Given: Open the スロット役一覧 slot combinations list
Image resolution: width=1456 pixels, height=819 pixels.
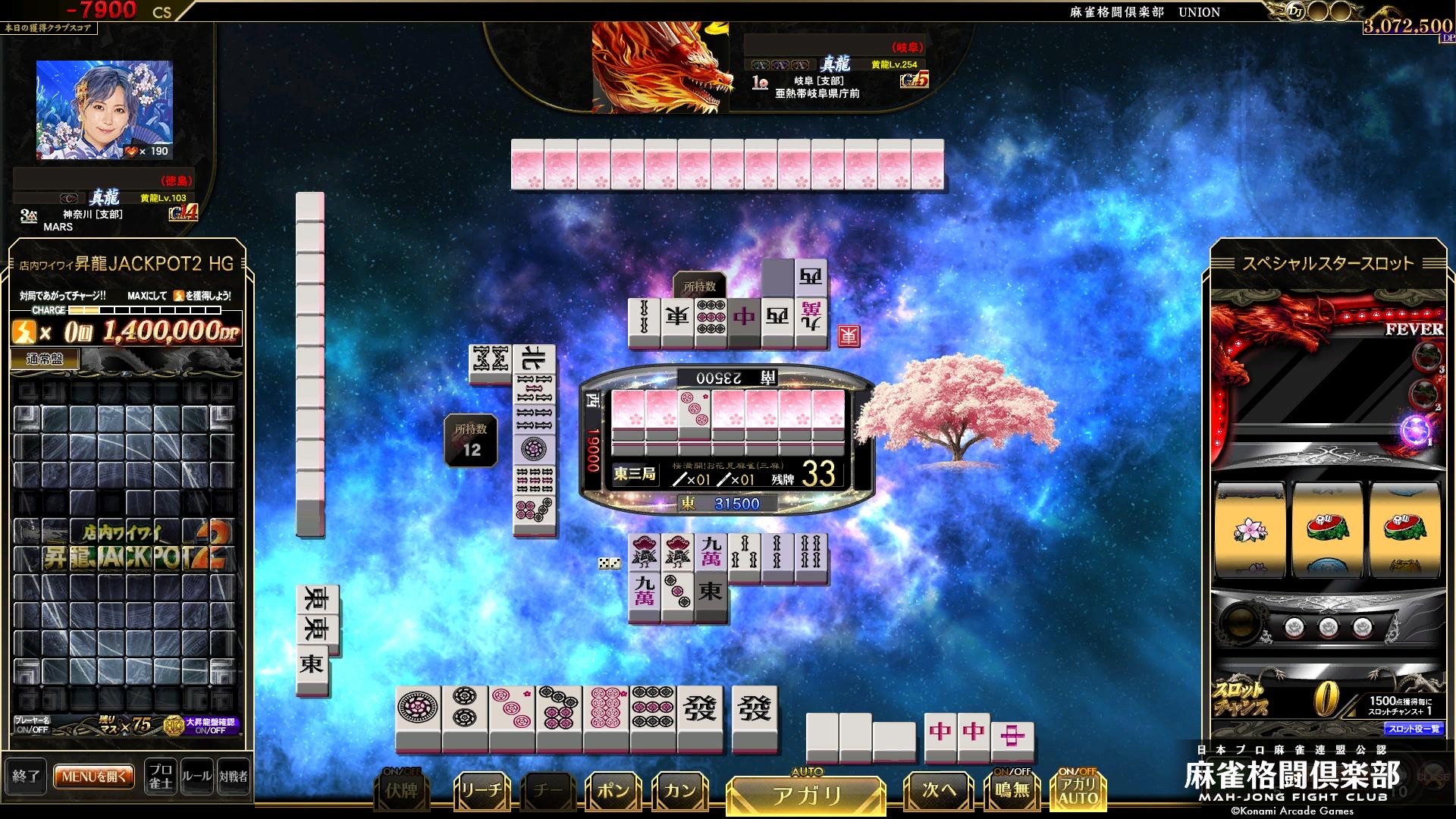Looking at the screenshot, I should pyautogui.click(x=1414, y=729).
